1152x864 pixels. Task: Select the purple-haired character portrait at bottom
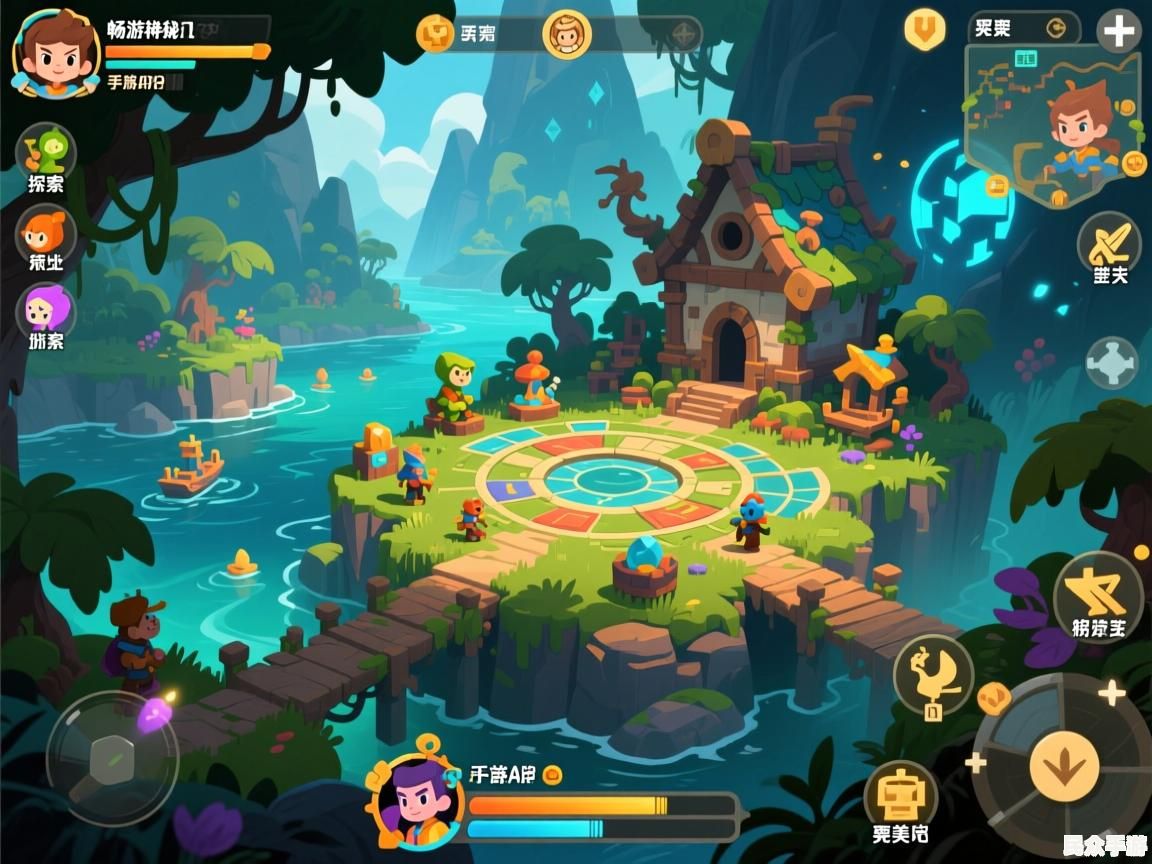tap(415, 802)
